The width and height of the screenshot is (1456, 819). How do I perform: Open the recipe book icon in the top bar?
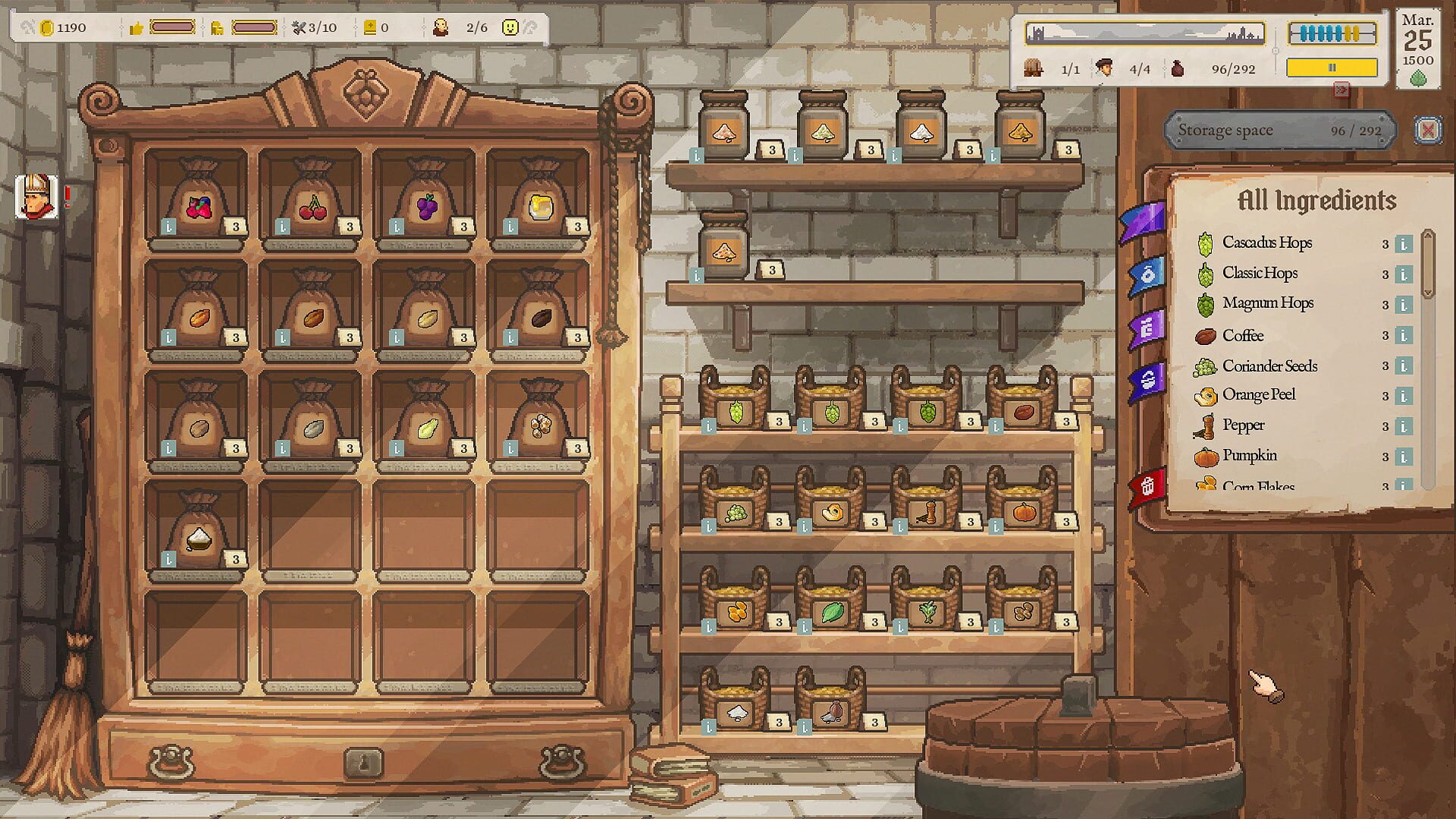369,27
